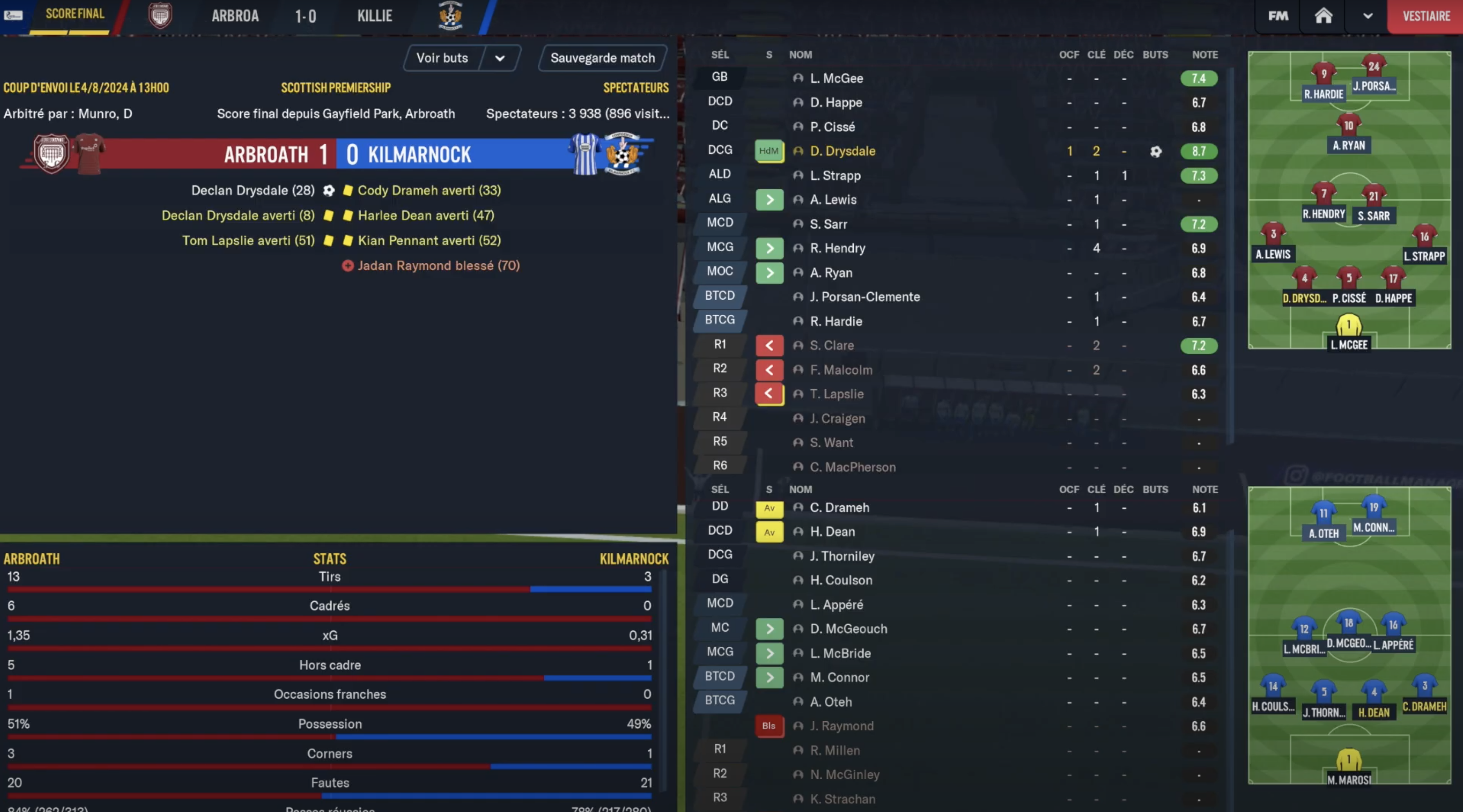Open injured player J. Raymond's row
Image resolution: width=1463 pixels, height=812 pixels.
click(x=833, y=726)
